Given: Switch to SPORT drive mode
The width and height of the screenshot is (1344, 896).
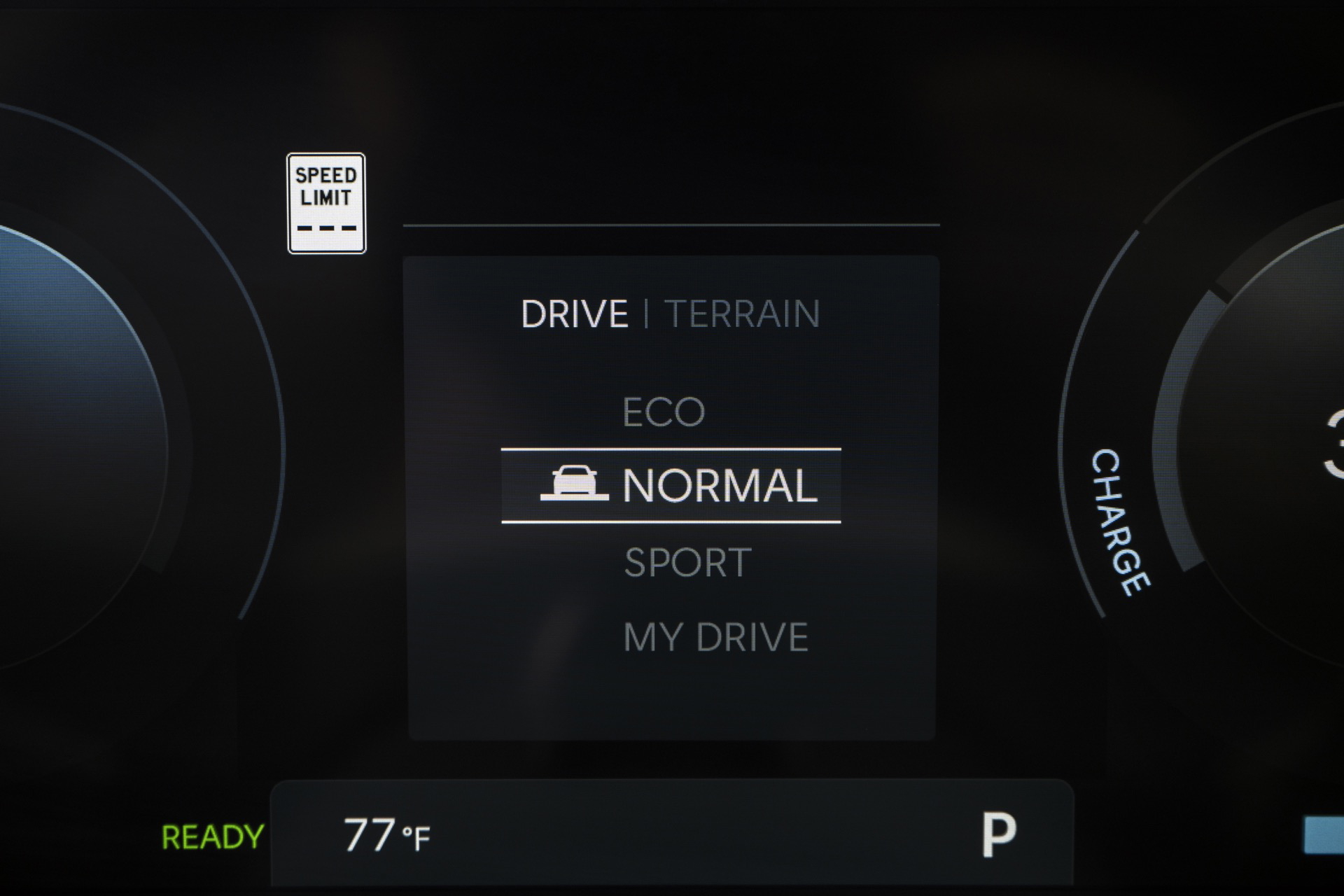Looking at the screenshot, I should [687, 560].
